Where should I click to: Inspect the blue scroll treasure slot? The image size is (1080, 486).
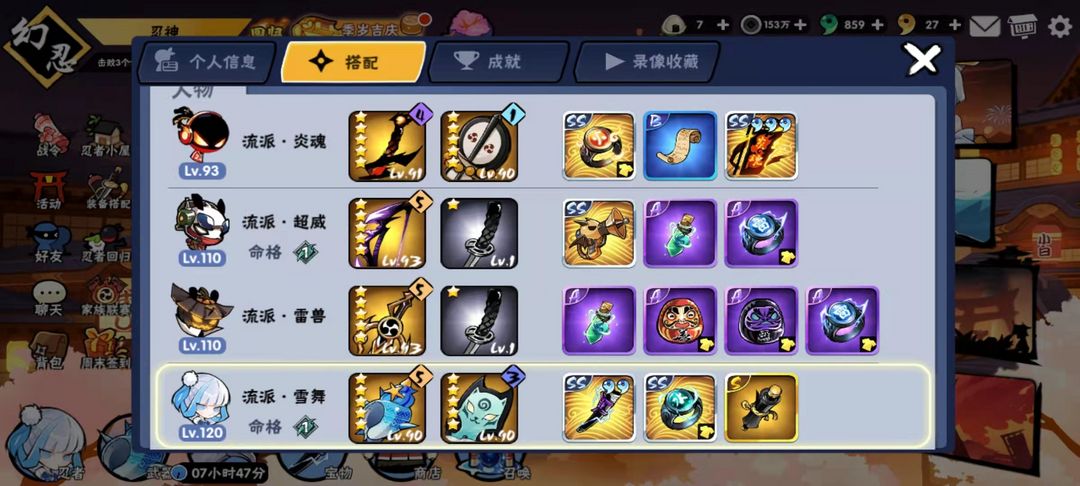[x=680, y=146]
